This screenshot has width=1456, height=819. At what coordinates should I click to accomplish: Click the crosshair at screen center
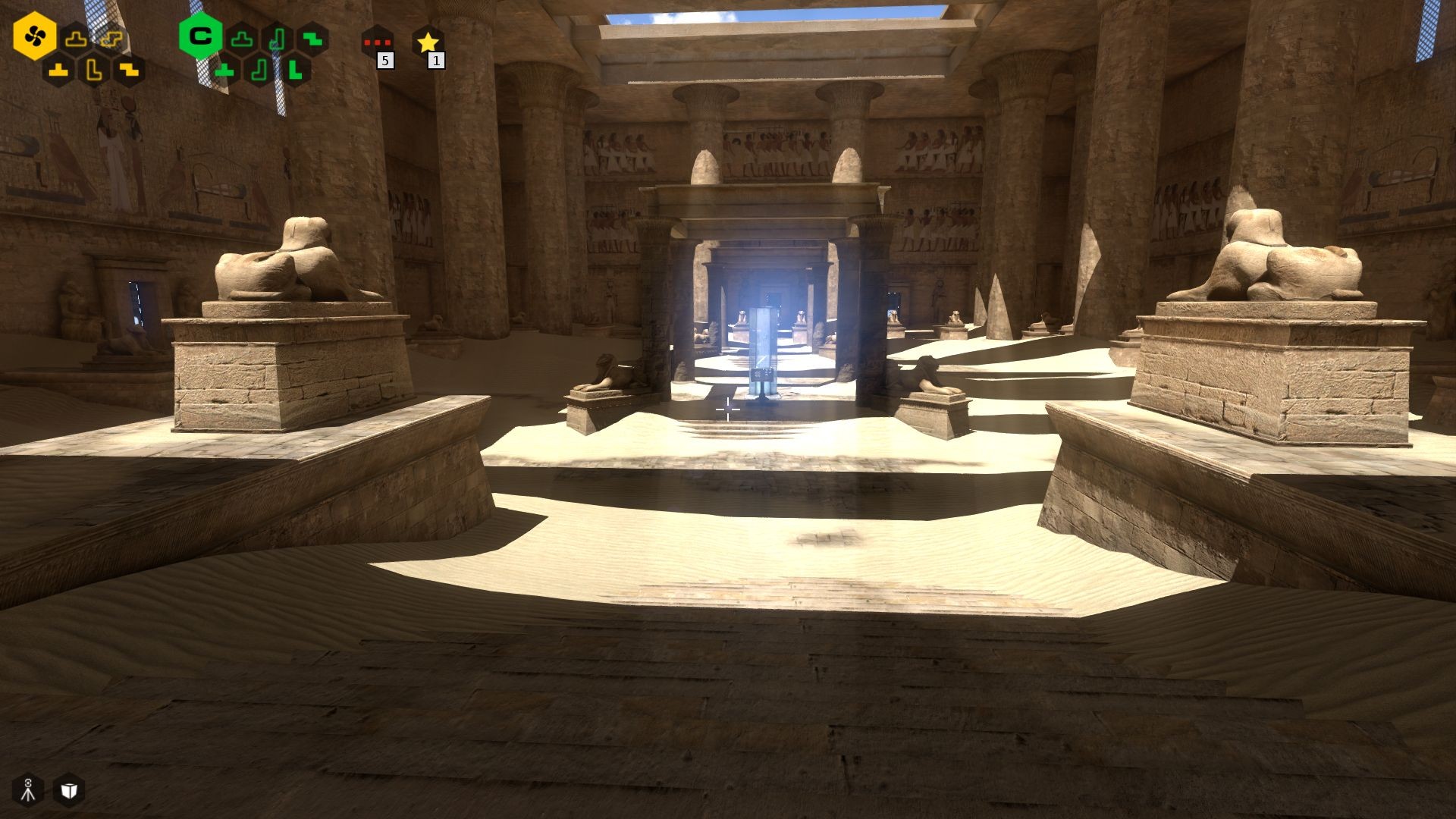[728, 409]
